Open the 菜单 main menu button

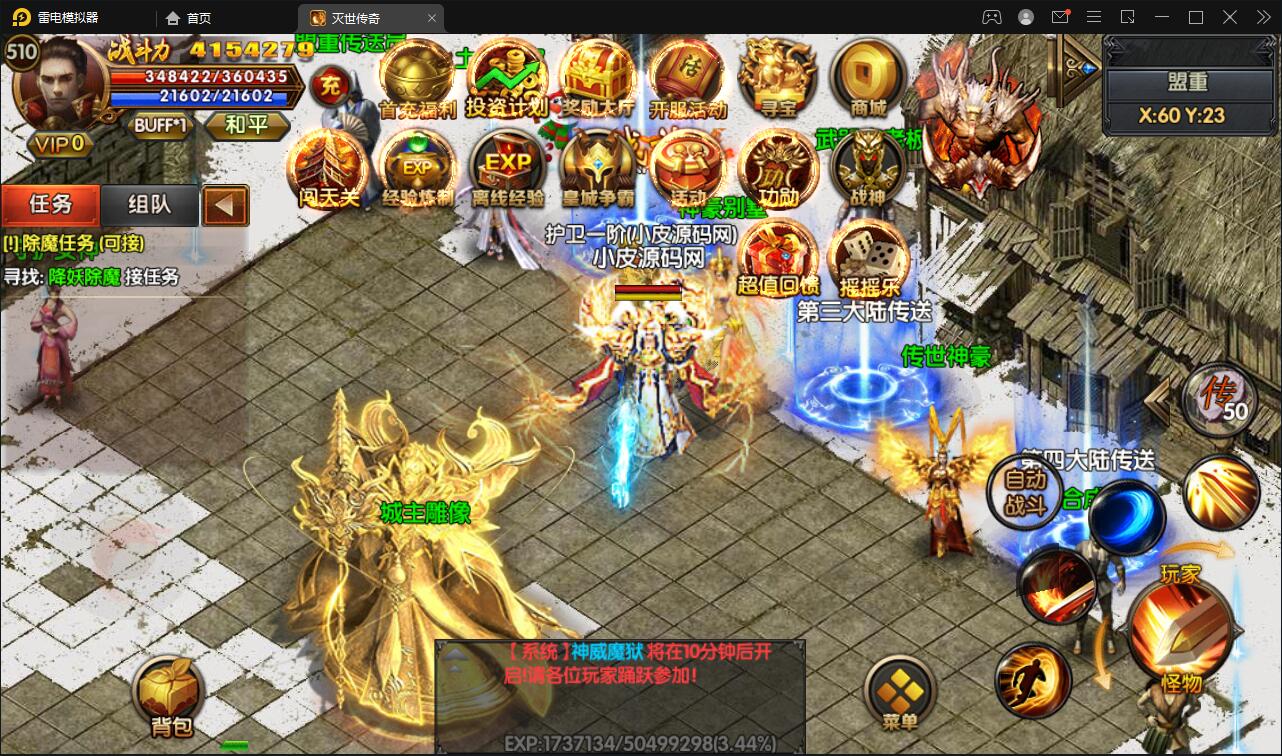pos(900,697)
